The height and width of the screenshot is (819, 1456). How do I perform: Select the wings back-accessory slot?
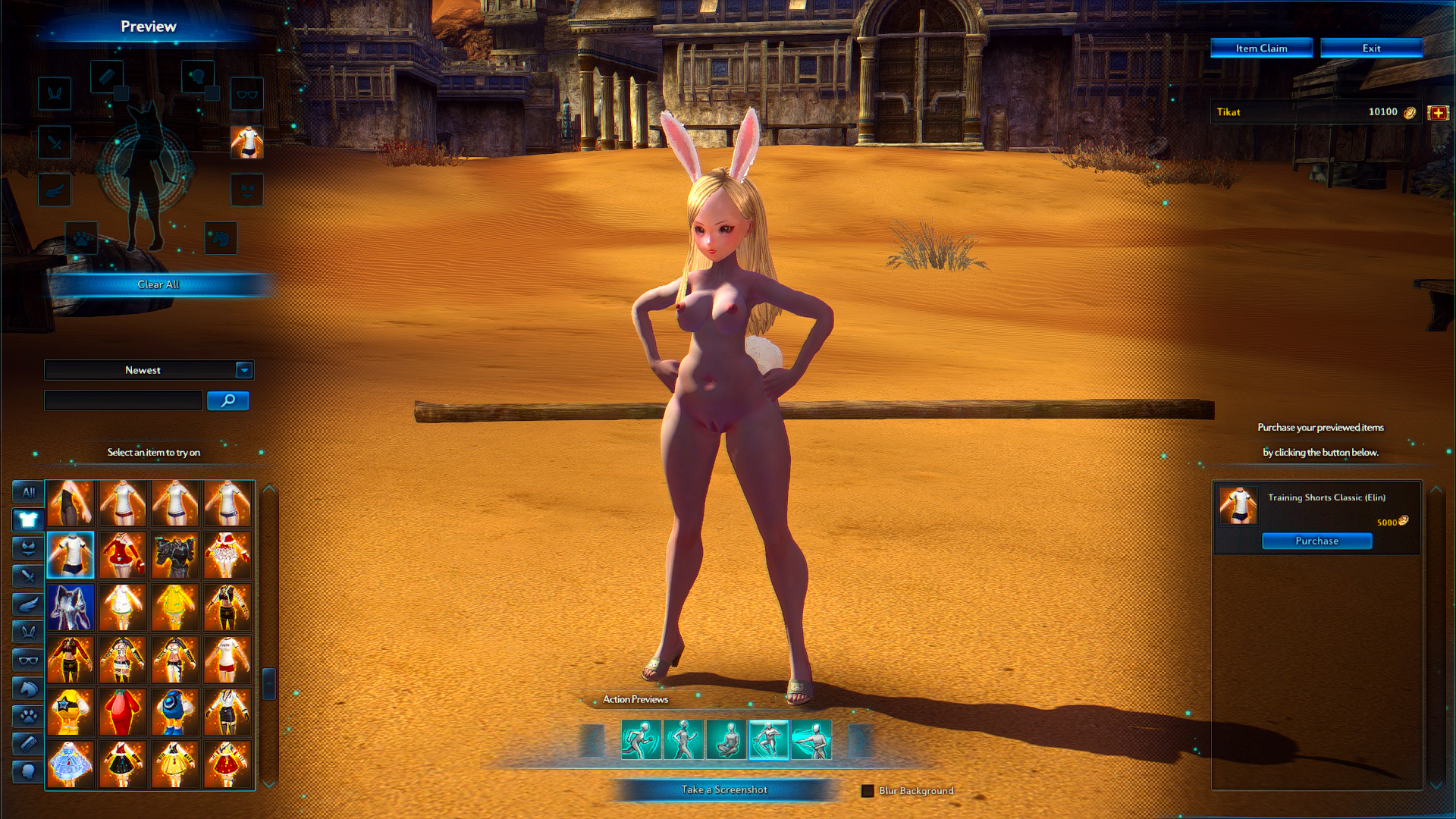coord(55,190)
